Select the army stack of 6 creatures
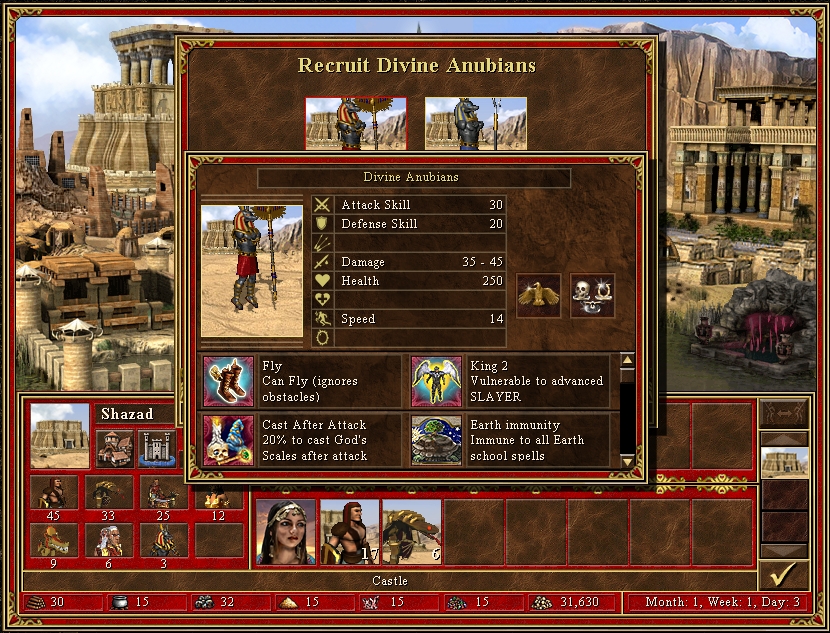830x633 pixels. pos(411,531)
